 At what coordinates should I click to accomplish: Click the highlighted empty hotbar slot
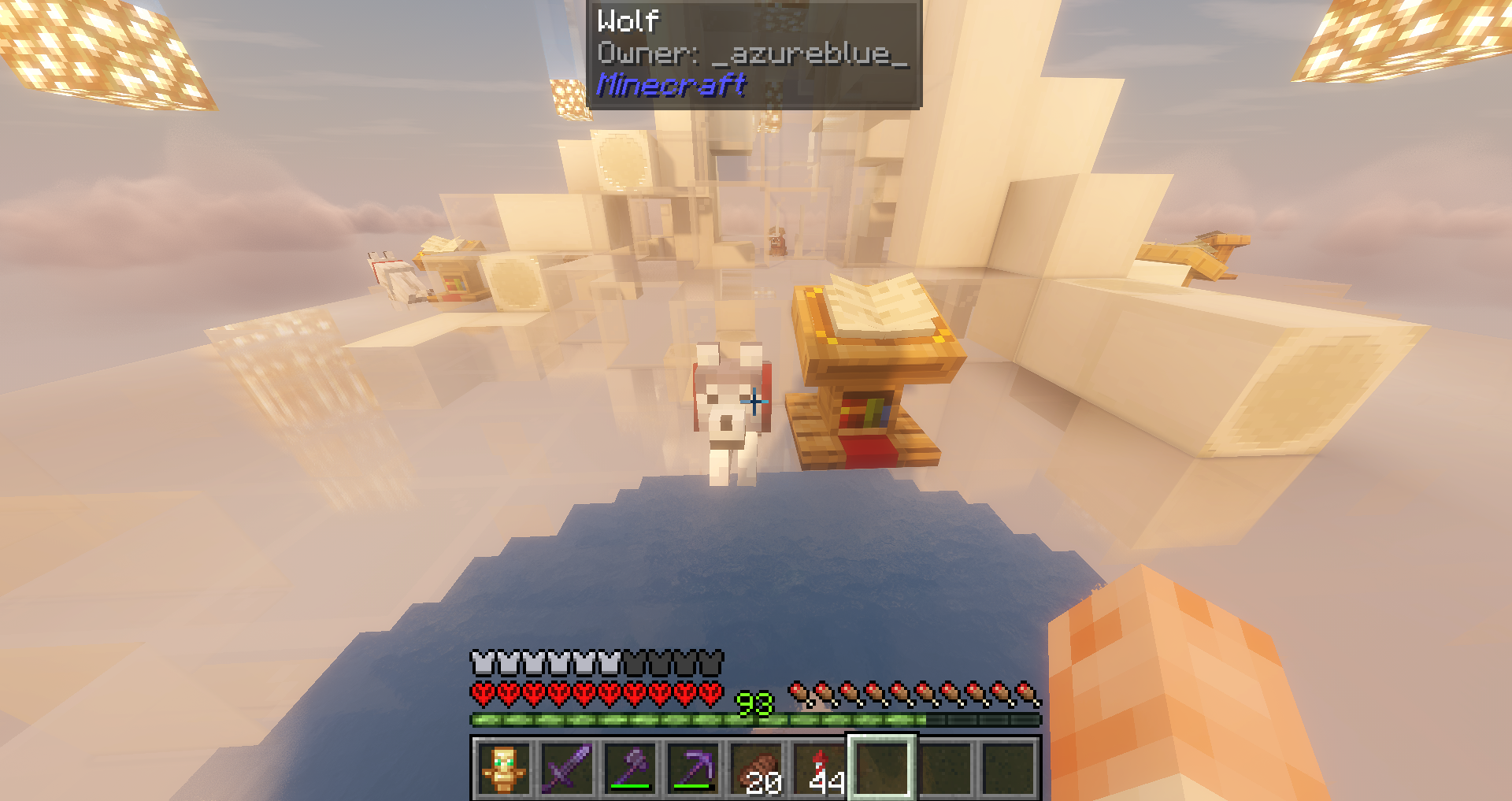point(882,768)
